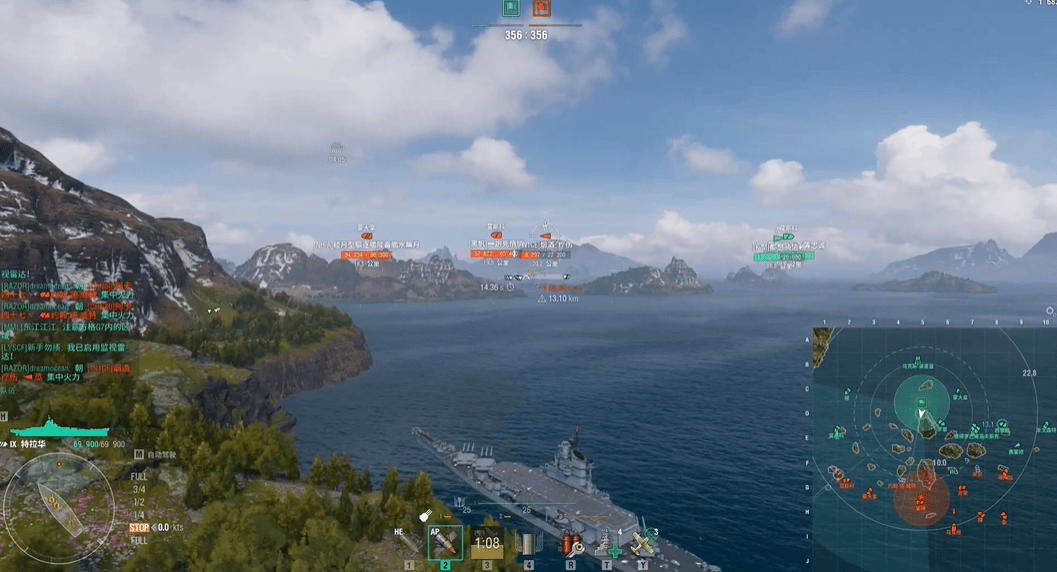
Task: Set engine telegraph to 3/4 speed
Action: (139, 490)
